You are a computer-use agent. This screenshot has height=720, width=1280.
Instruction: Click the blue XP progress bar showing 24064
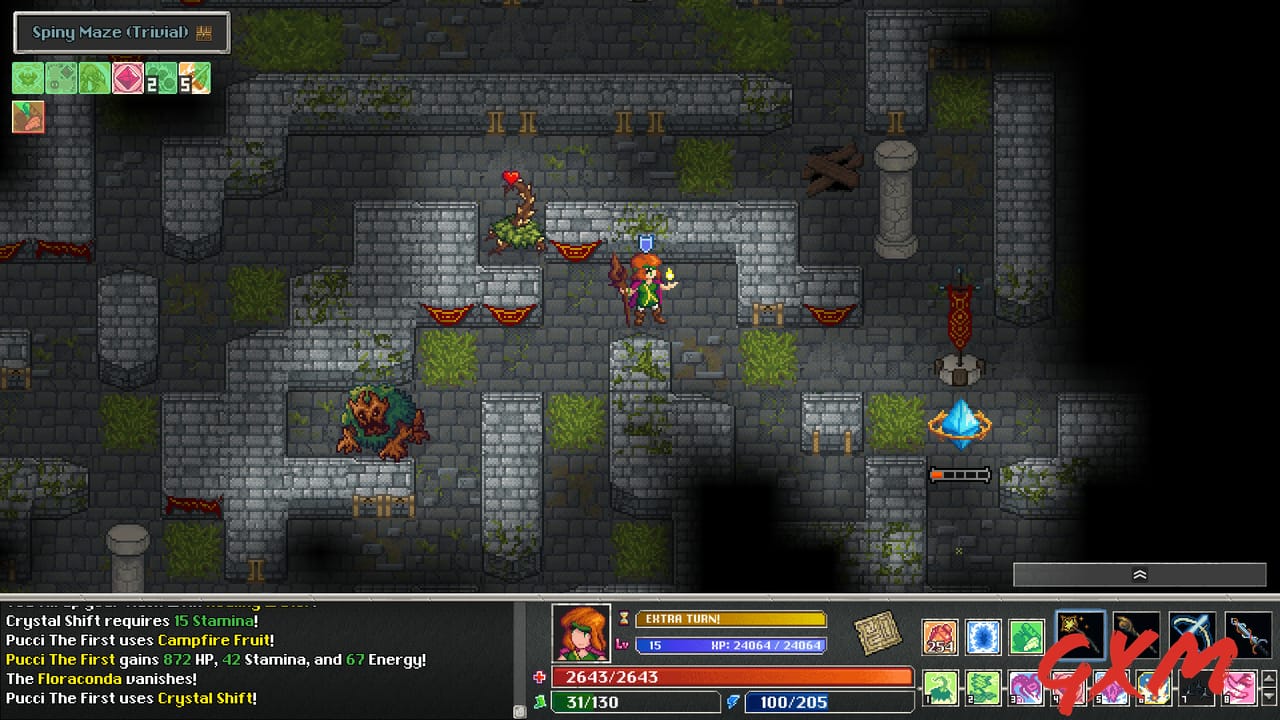pos(730,644)
